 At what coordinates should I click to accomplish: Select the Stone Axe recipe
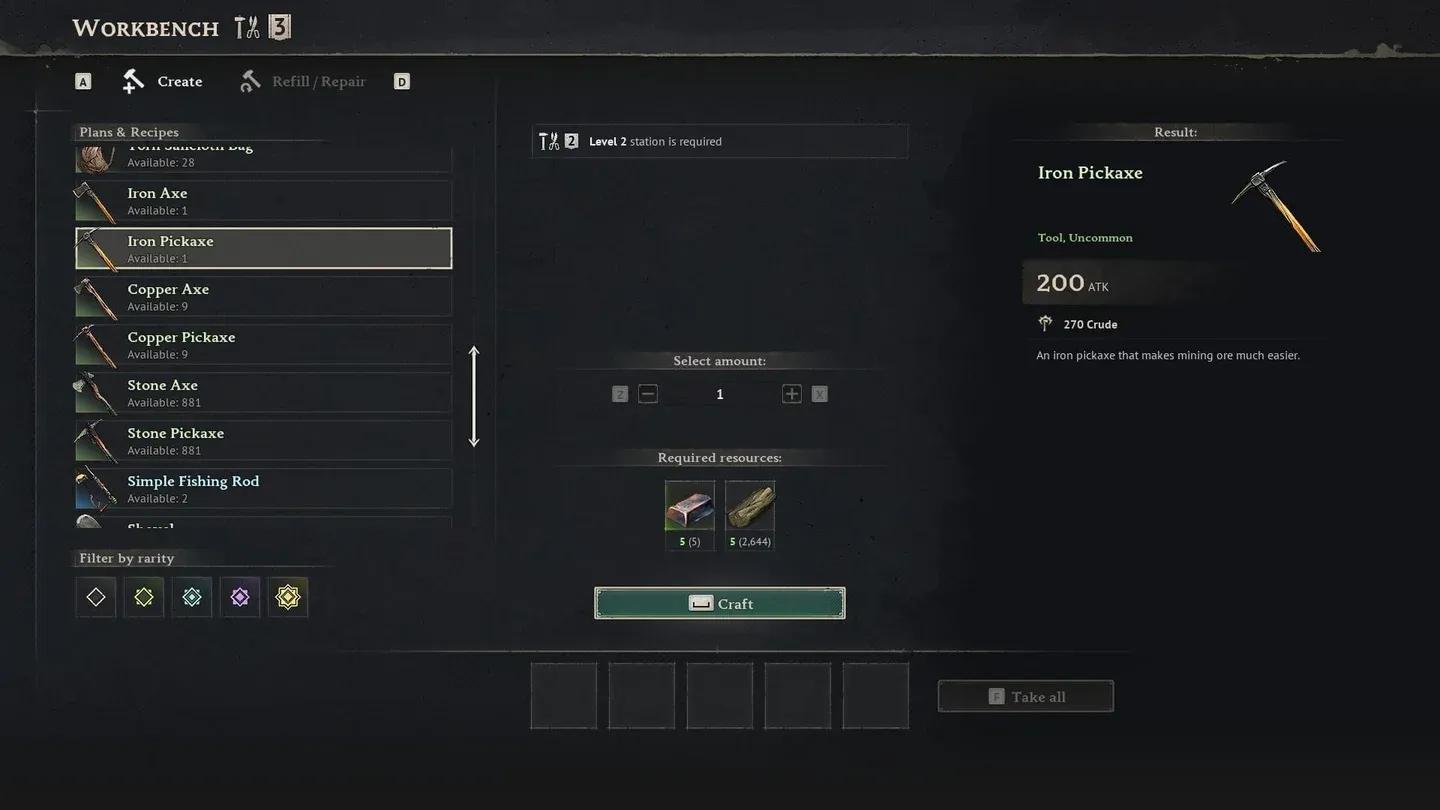[x=263, y=393]
